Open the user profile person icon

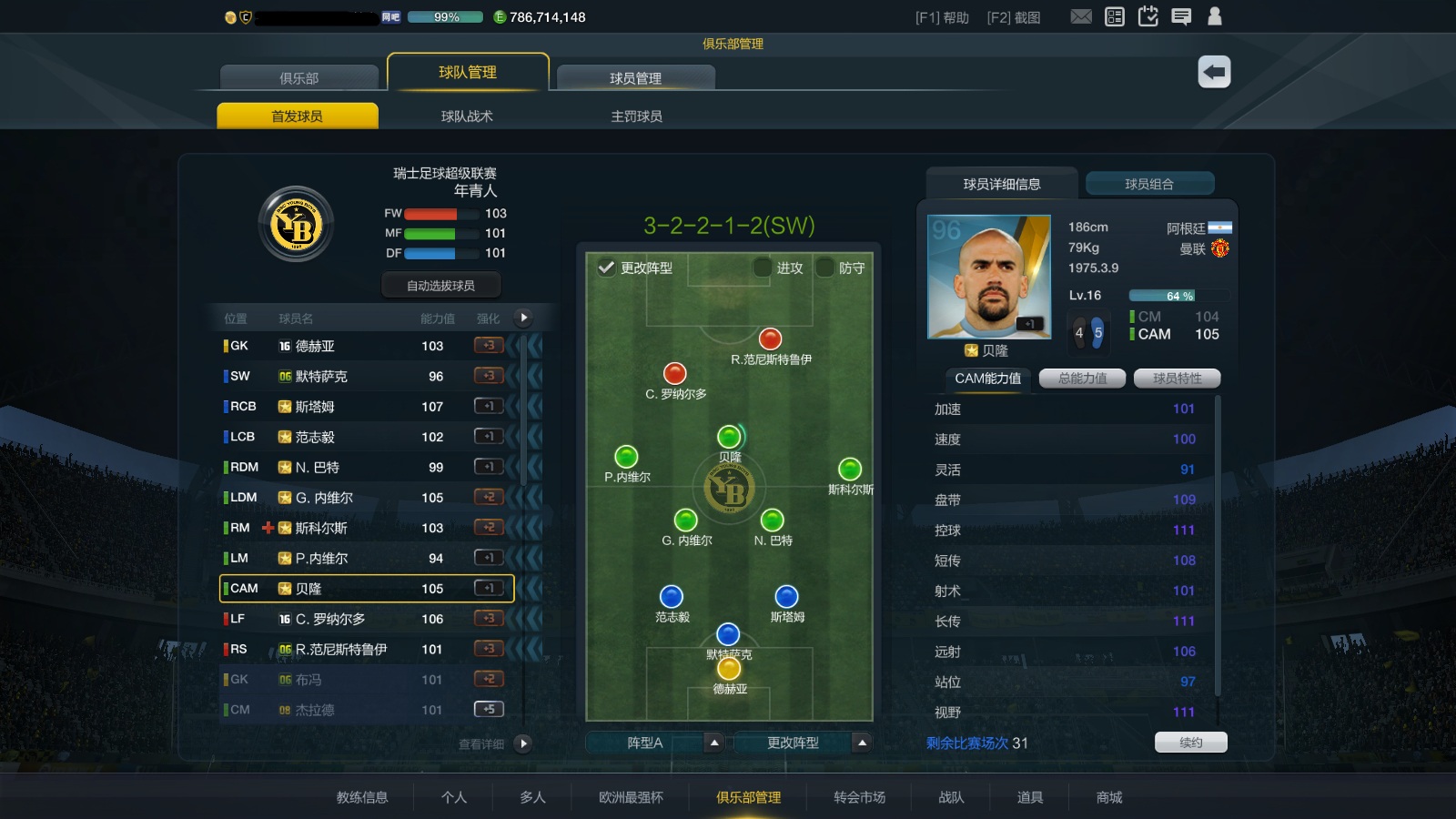1216,15
